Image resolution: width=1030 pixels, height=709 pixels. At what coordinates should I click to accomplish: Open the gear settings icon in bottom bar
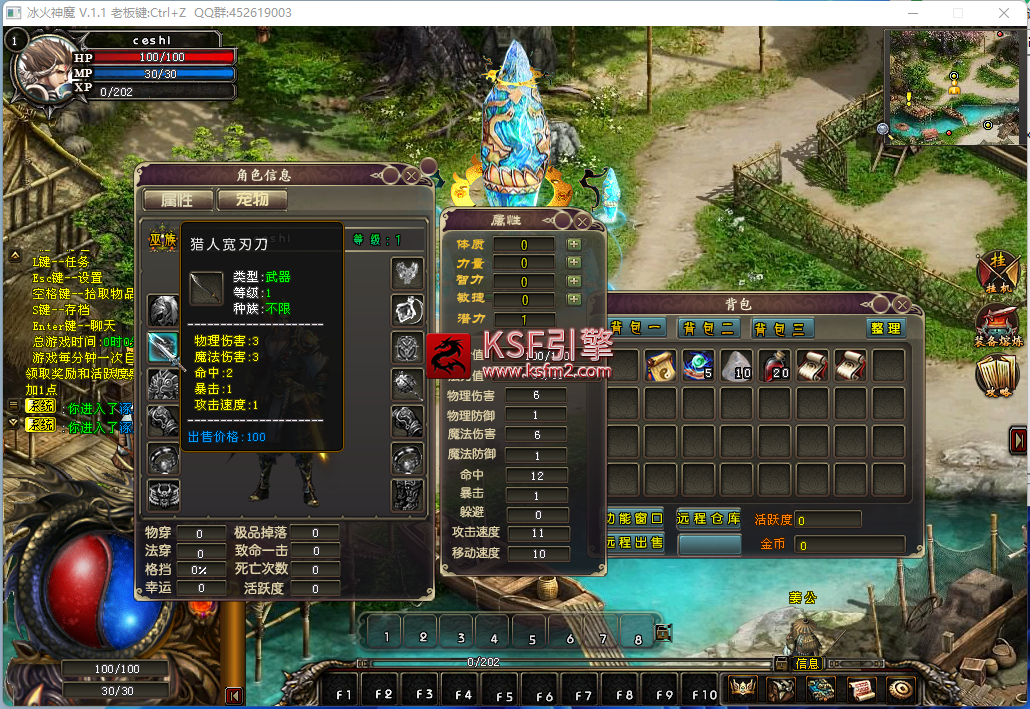point(900,689)
